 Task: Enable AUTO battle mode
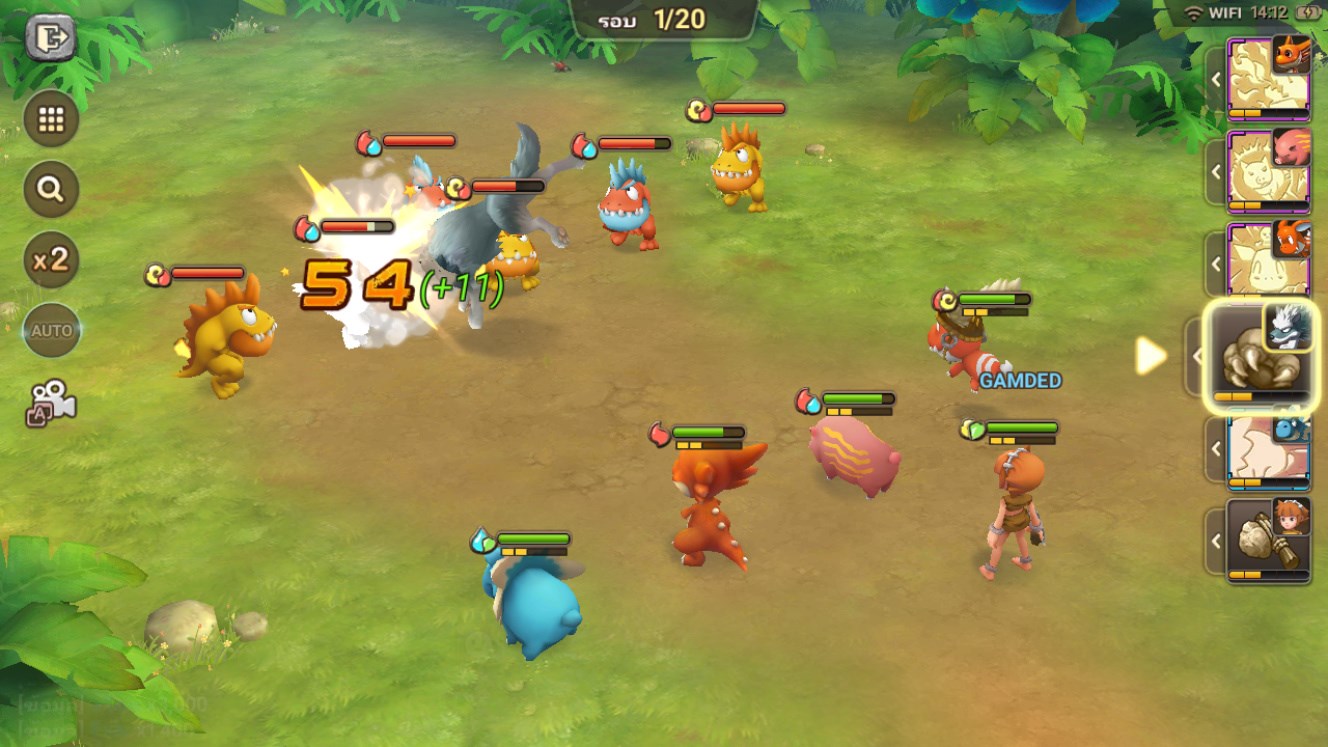[51, 330]
